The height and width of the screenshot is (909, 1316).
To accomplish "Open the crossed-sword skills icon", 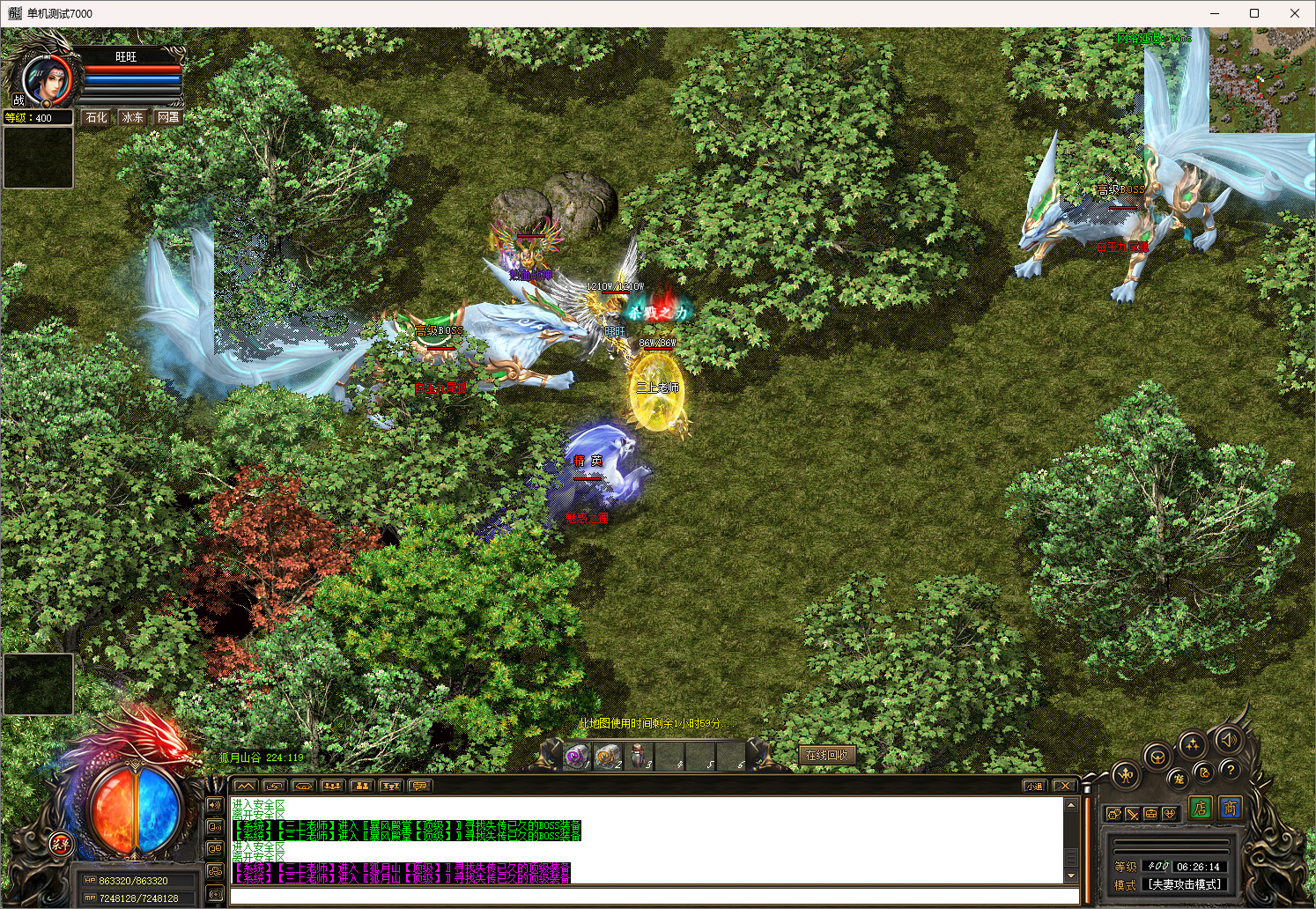I will point(1133,814).
